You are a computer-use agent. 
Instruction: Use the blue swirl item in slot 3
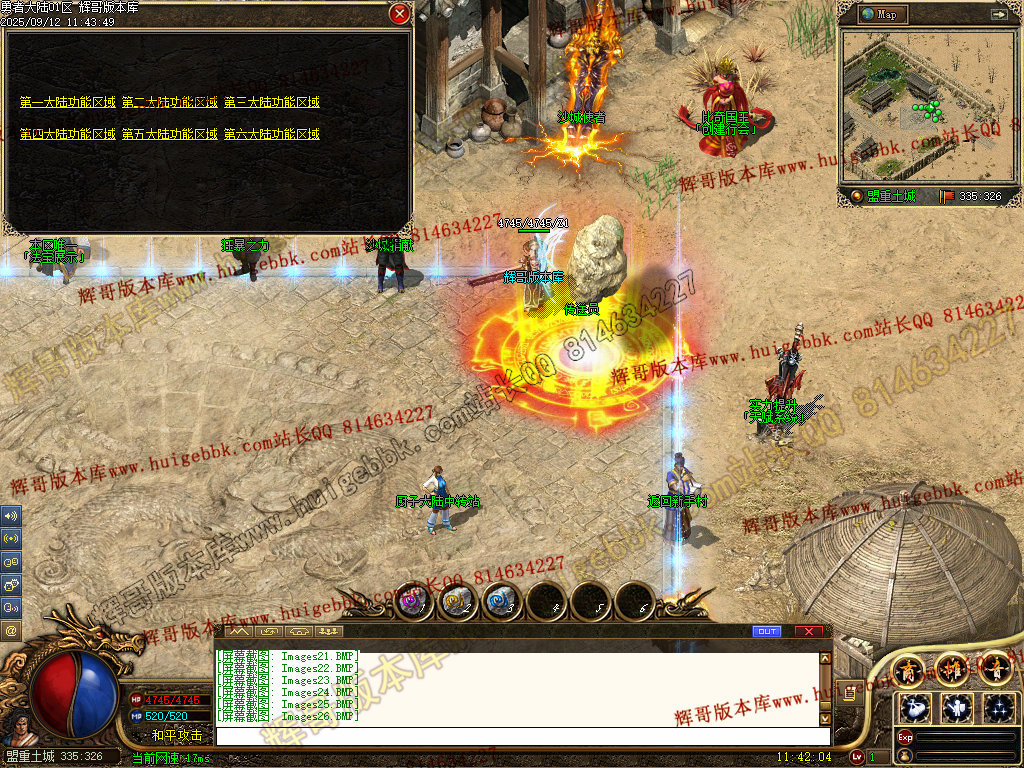(x=502, y=602)
